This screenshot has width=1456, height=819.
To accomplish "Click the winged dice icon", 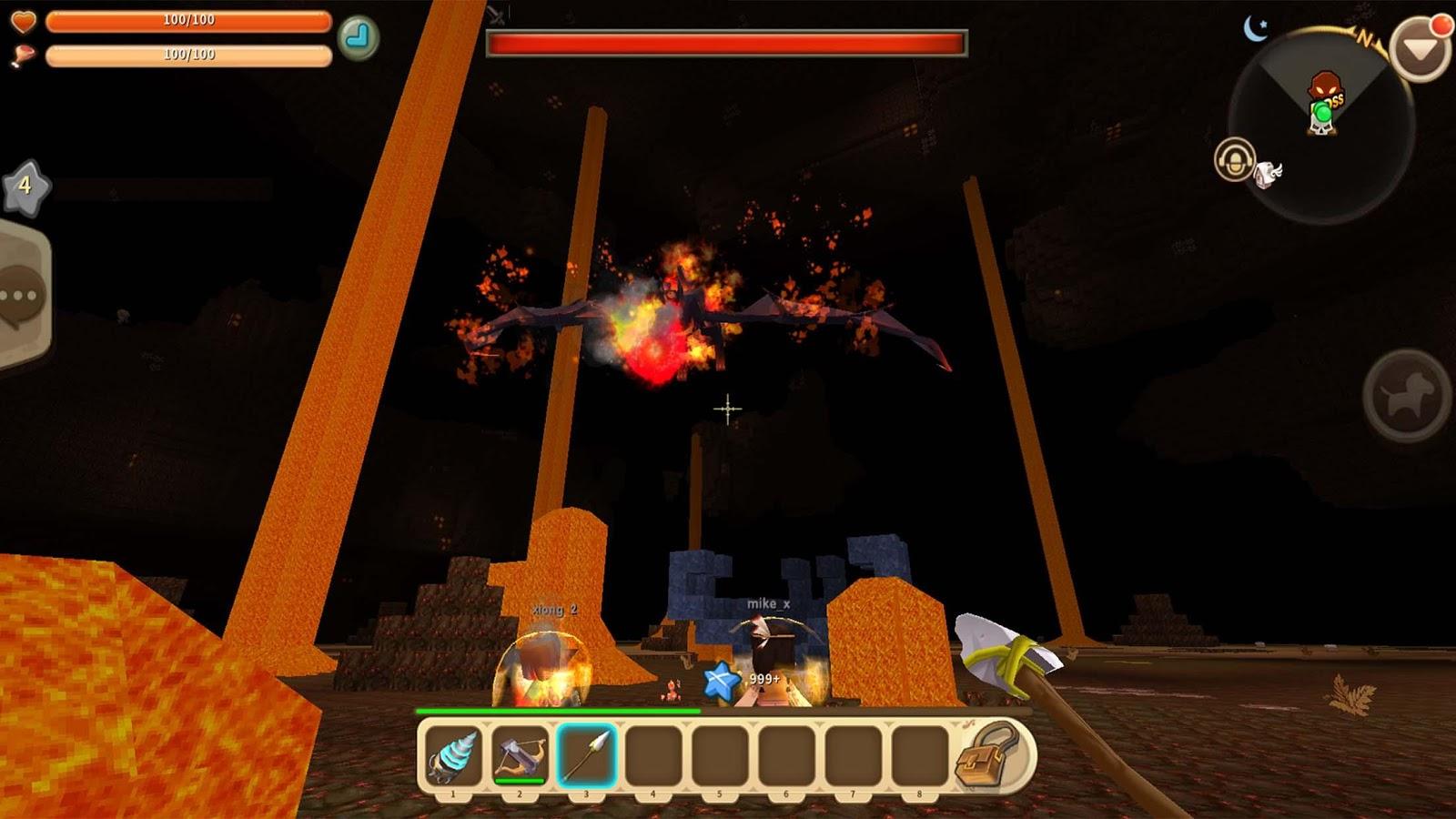I will [1268, 174].
